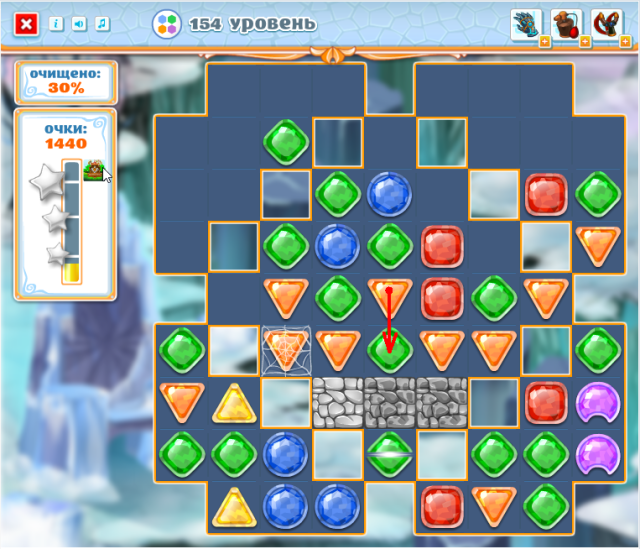Select the red crossbow booster
640x549 pixels.
[606, 23]
